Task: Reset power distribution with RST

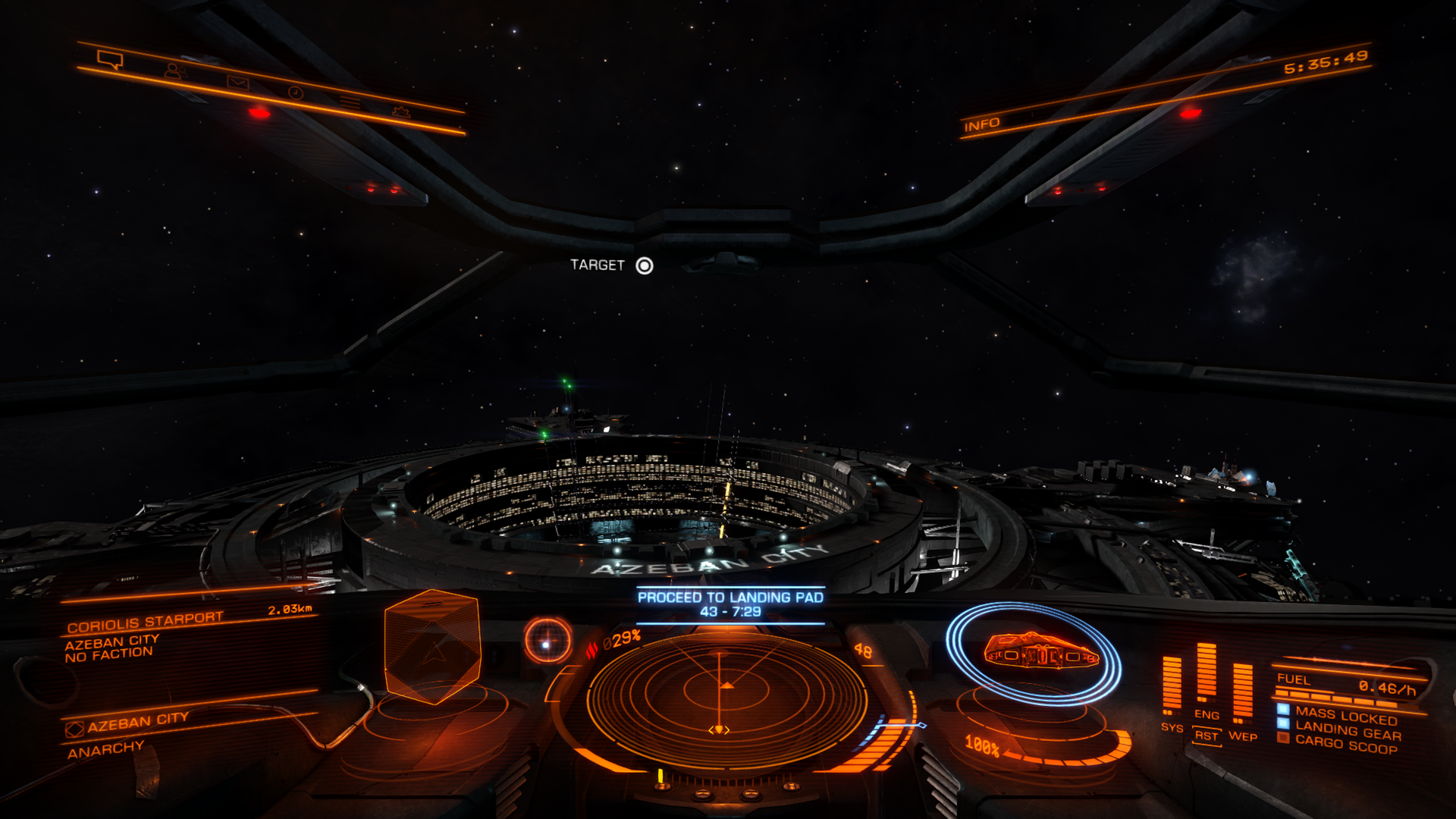Action: pos(1206,736)
